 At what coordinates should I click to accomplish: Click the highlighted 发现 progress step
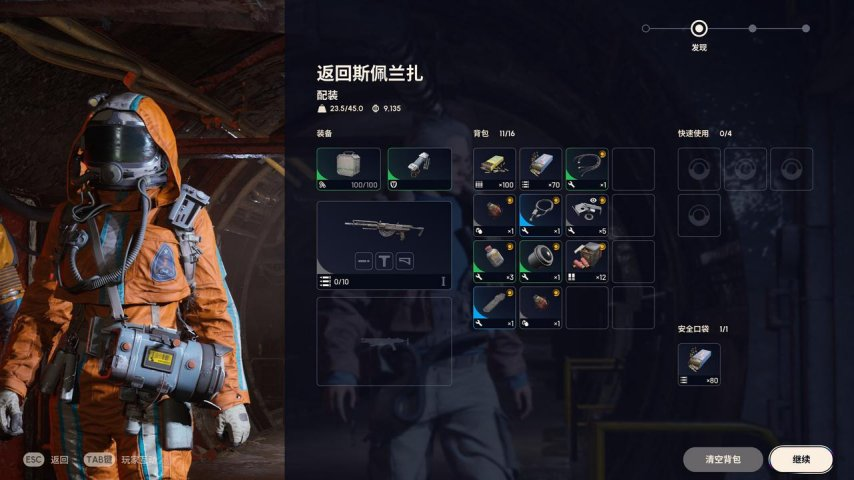tap(699, 29)
